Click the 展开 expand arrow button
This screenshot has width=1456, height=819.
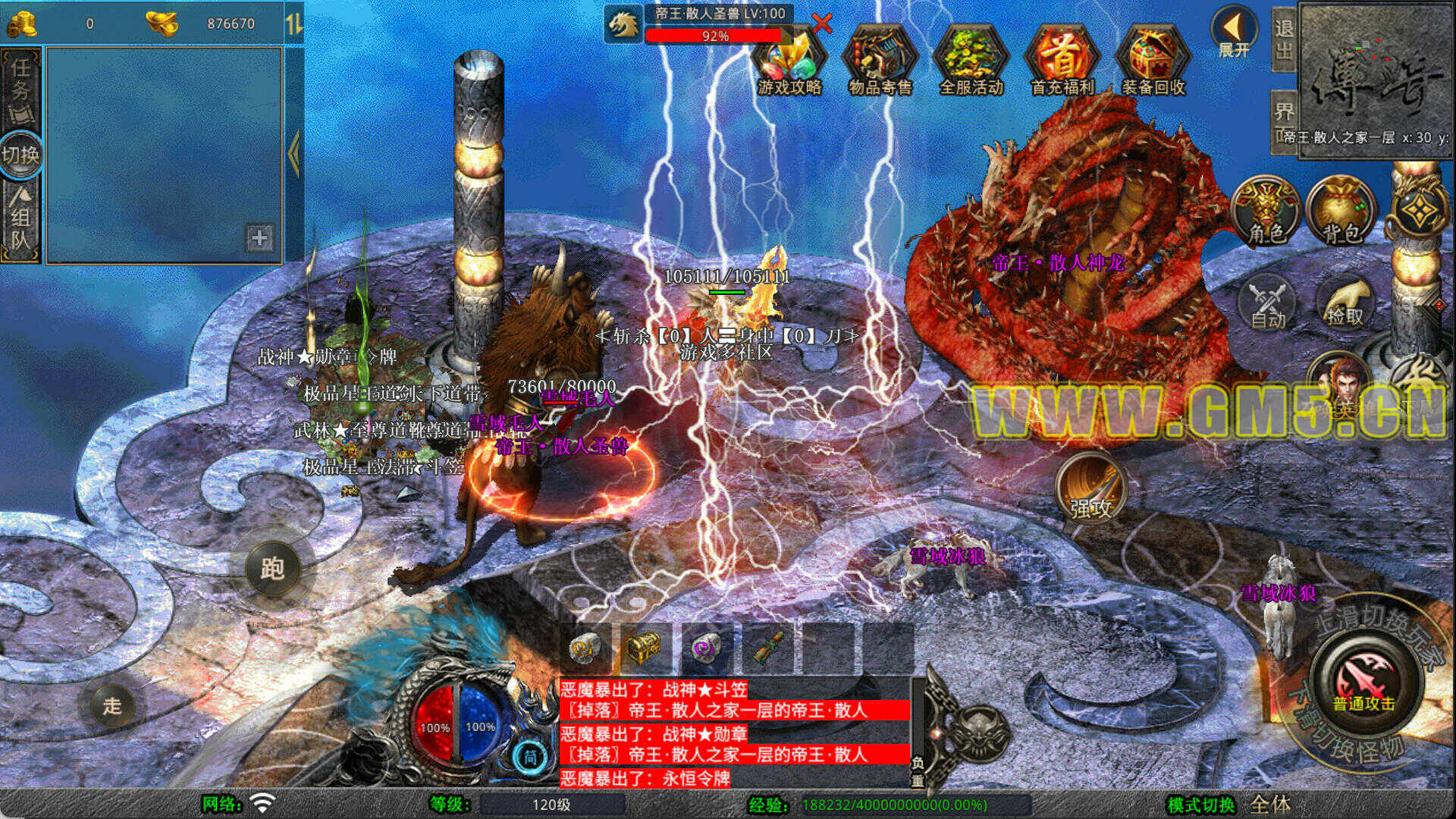(1234, 33)
